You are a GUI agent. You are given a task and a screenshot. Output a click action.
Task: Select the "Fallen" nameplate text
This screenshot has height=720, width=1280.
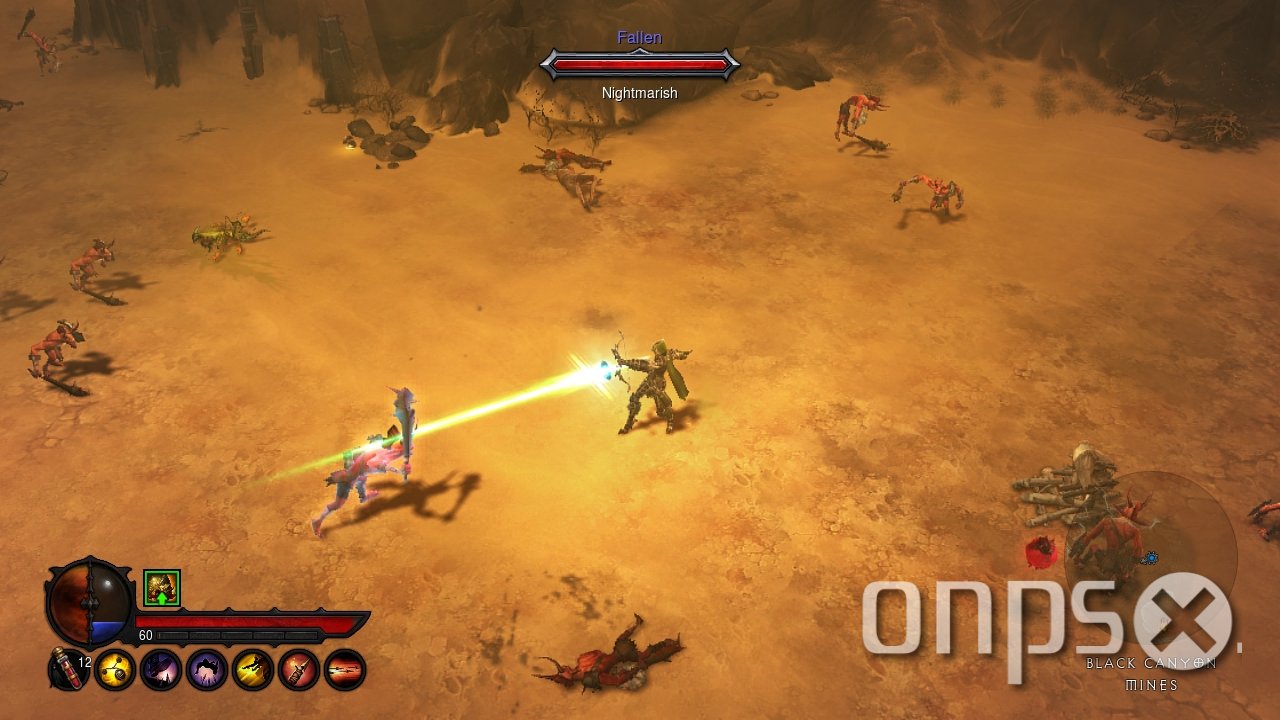tap(638, 37)
